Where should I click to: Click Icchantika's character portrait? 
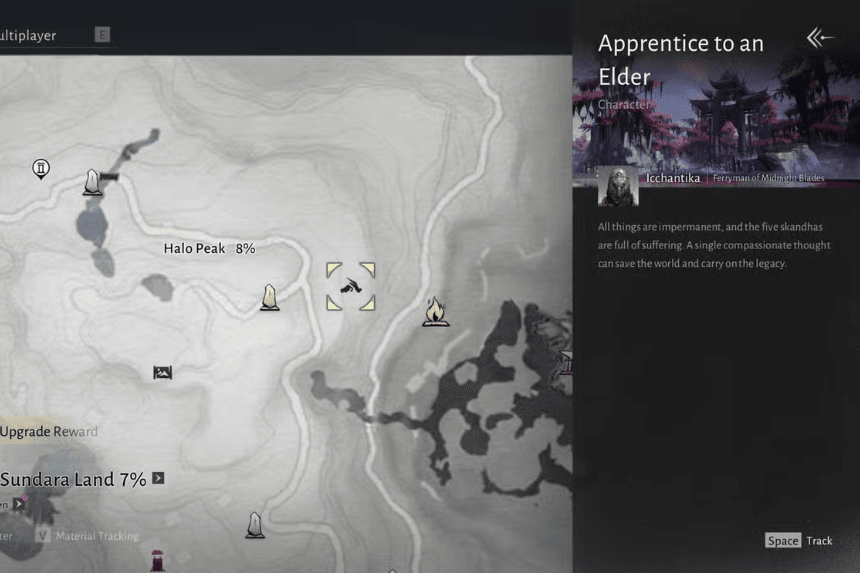pos(617,187)
